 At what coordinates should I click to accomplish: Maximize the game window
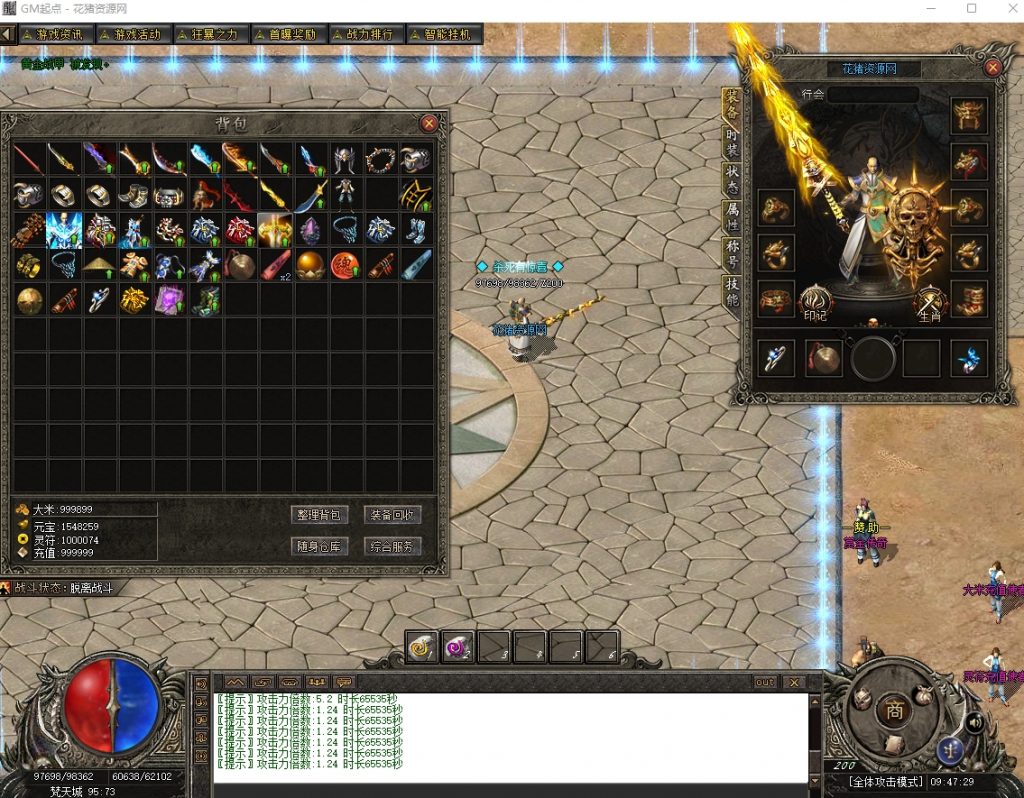[x=971, y=8]
